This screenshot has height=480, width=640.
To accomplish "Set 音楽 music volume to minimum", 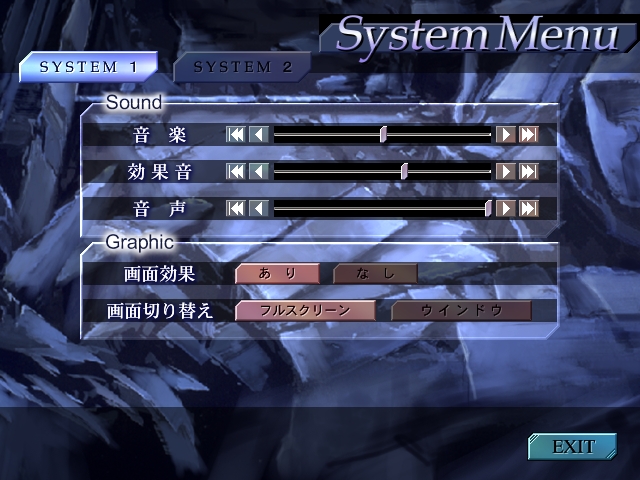I will pos(236,134).
